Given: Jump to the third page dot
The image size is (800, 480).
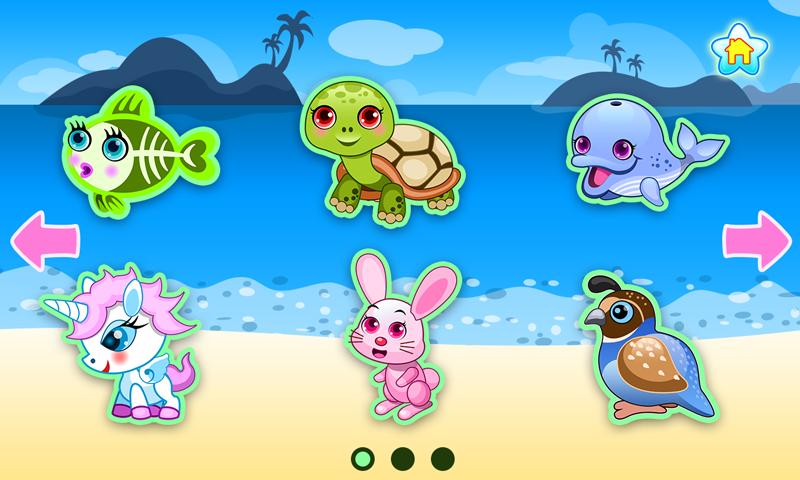Looking at the screenshot, I should [442, 458].
